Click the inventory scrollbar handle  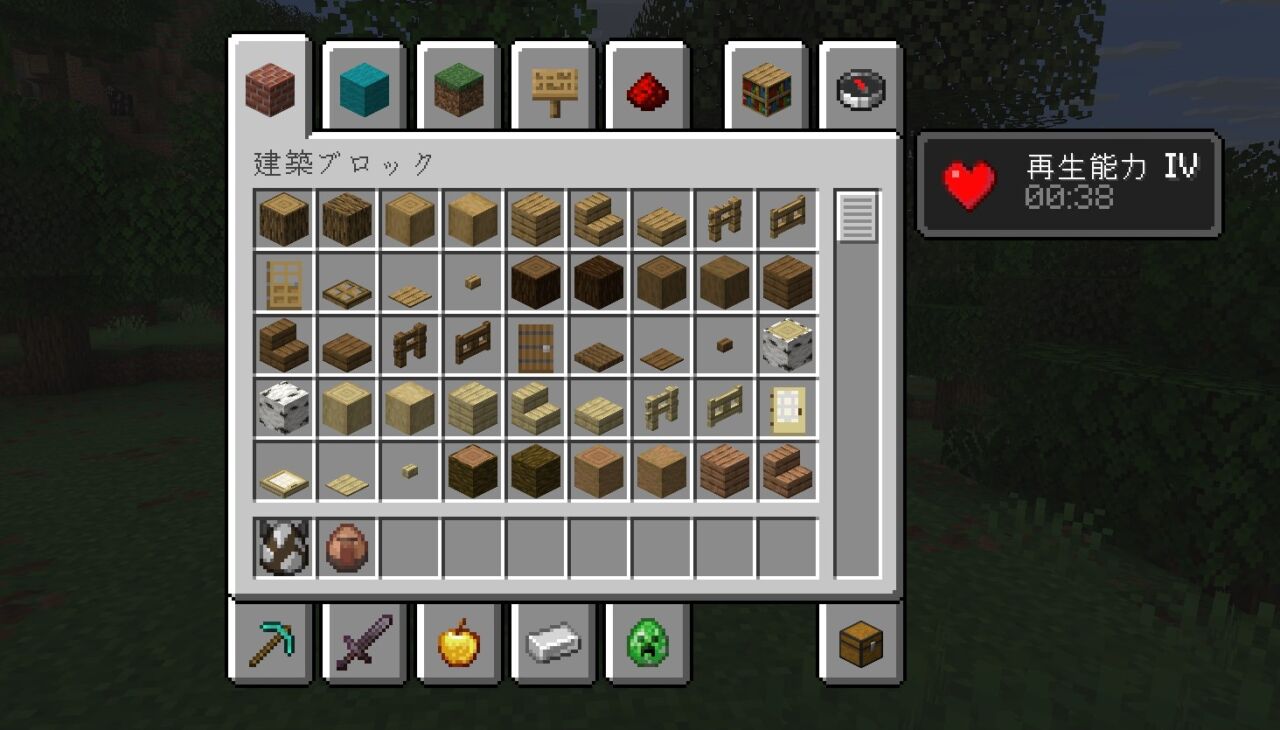[x=857, y=217]
